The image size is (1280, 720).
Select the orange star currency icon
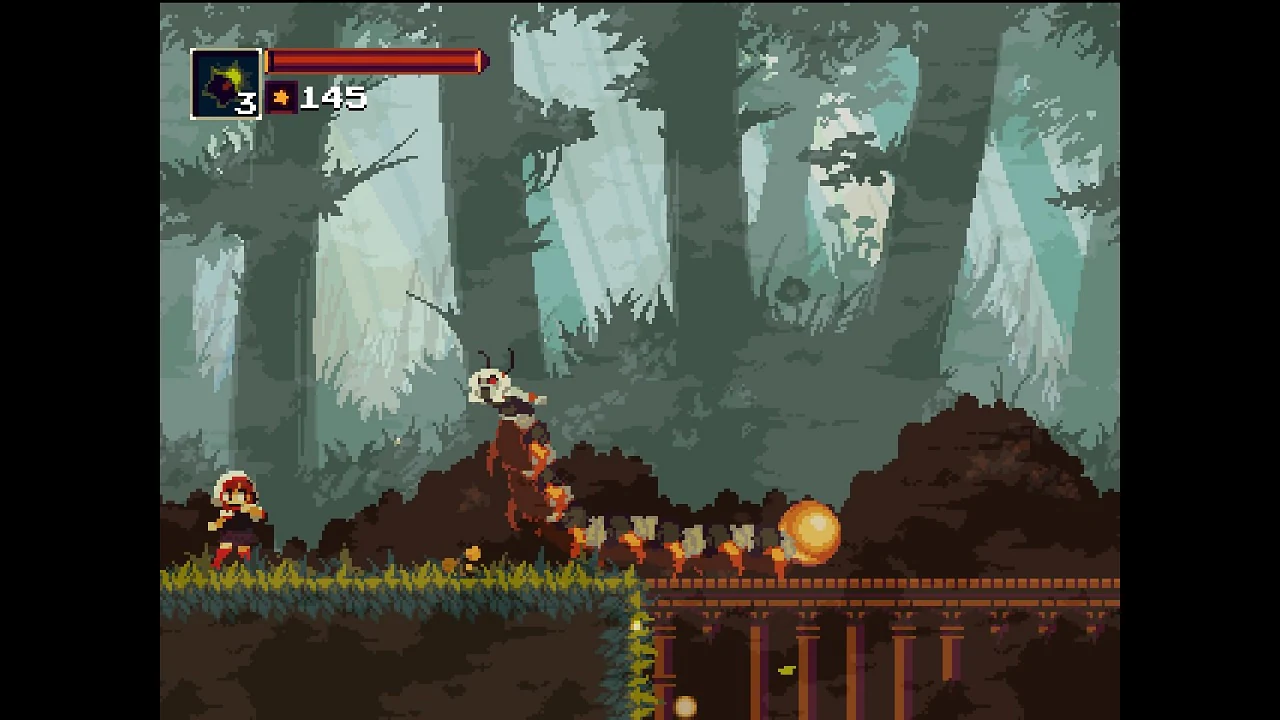tap(281, 98)
